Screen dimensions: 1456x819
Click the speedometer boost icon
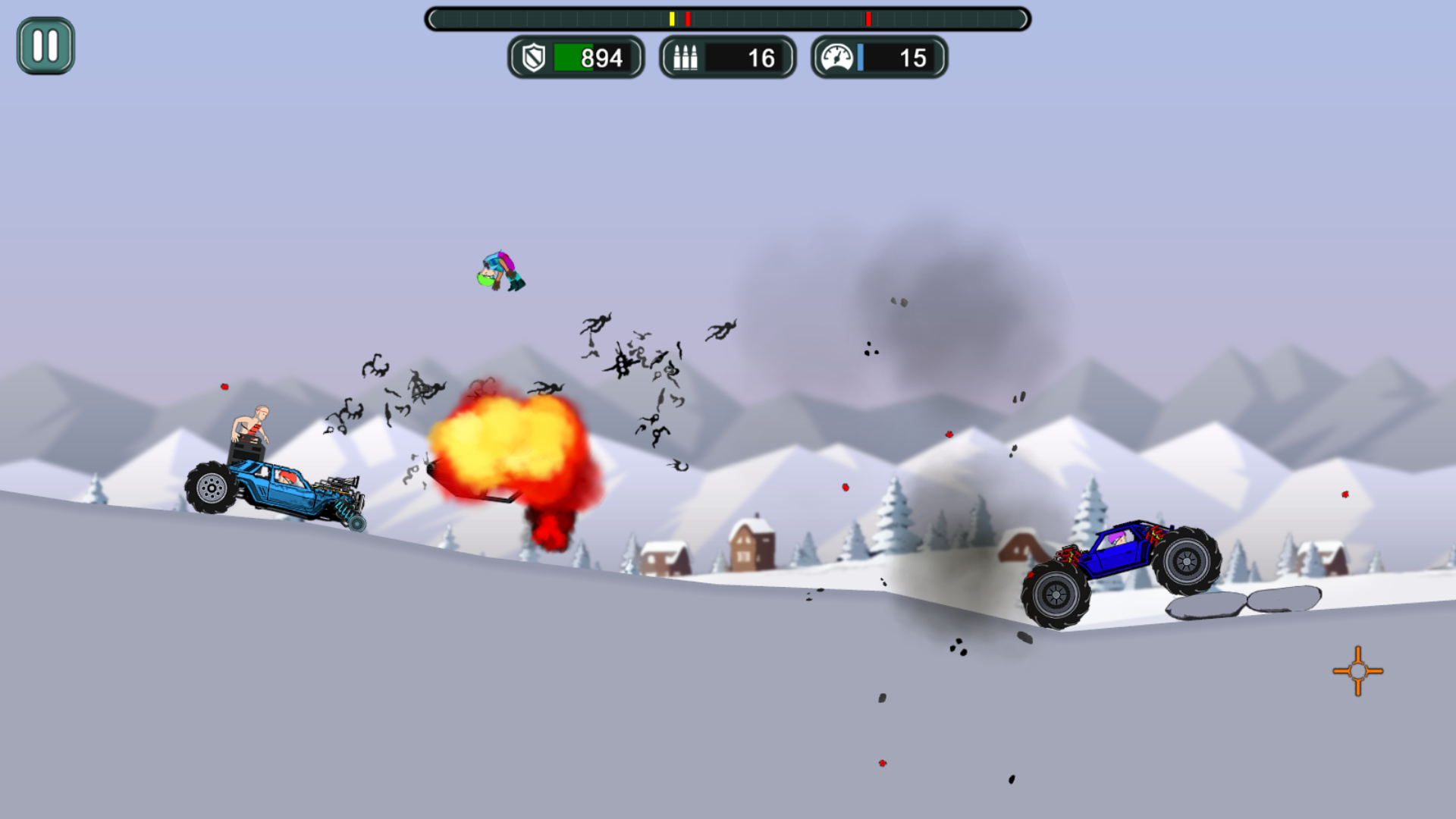pos(836,57)
